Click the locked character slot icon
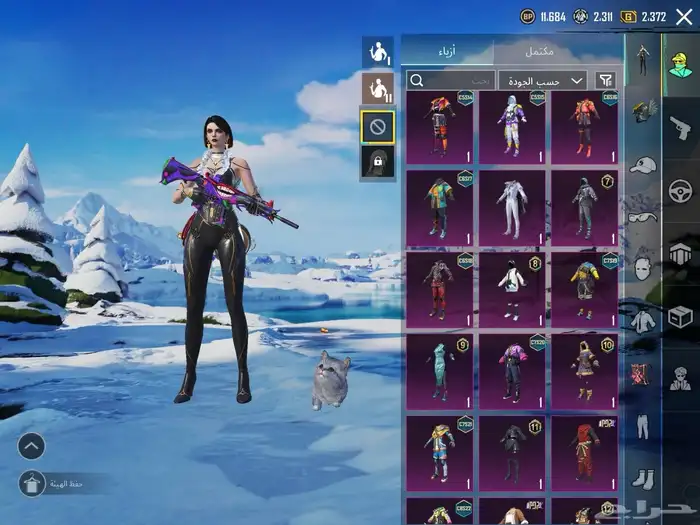The image size is (700, 525). (377, 162)
